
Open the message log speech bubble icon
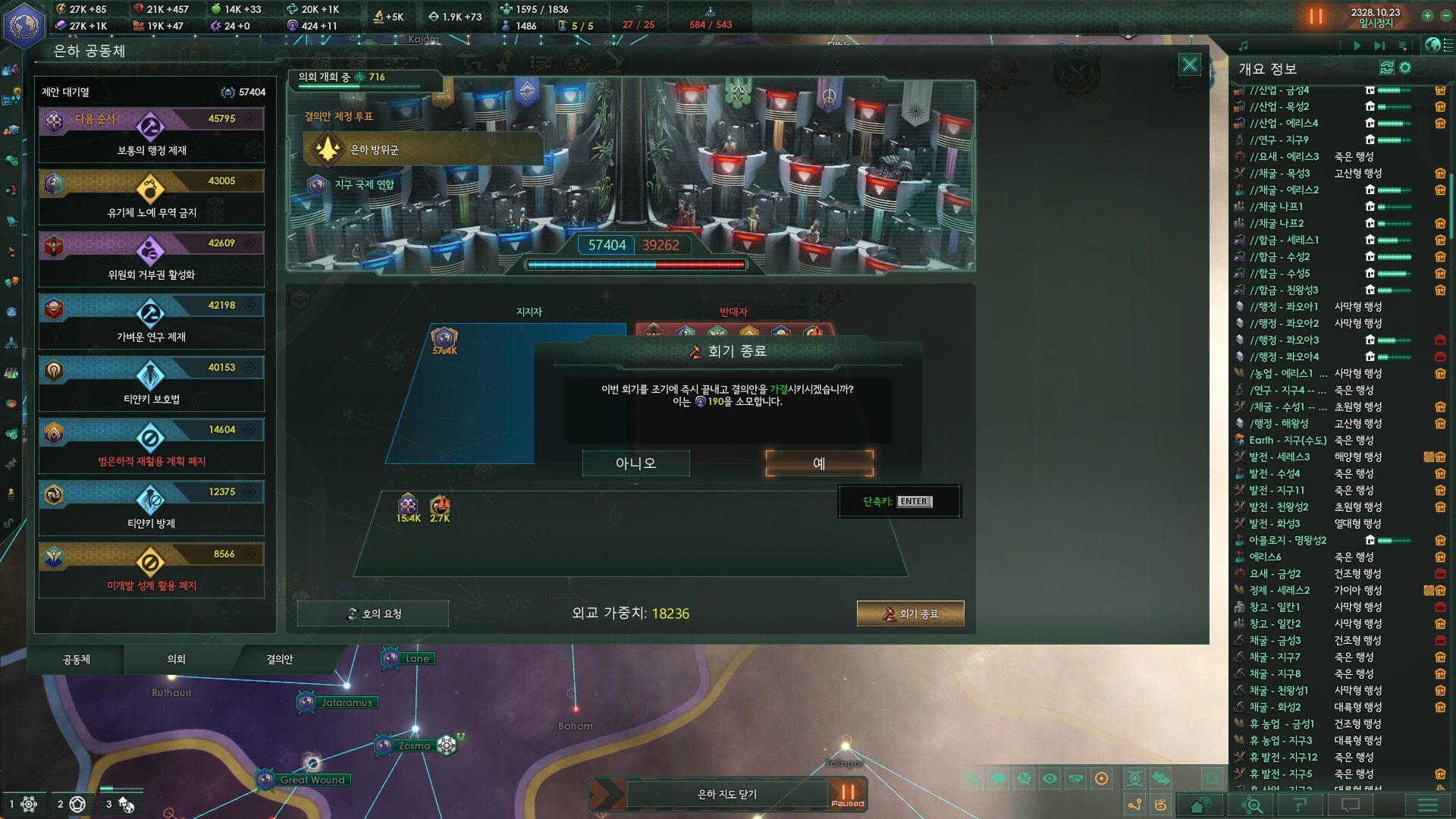1351,805
